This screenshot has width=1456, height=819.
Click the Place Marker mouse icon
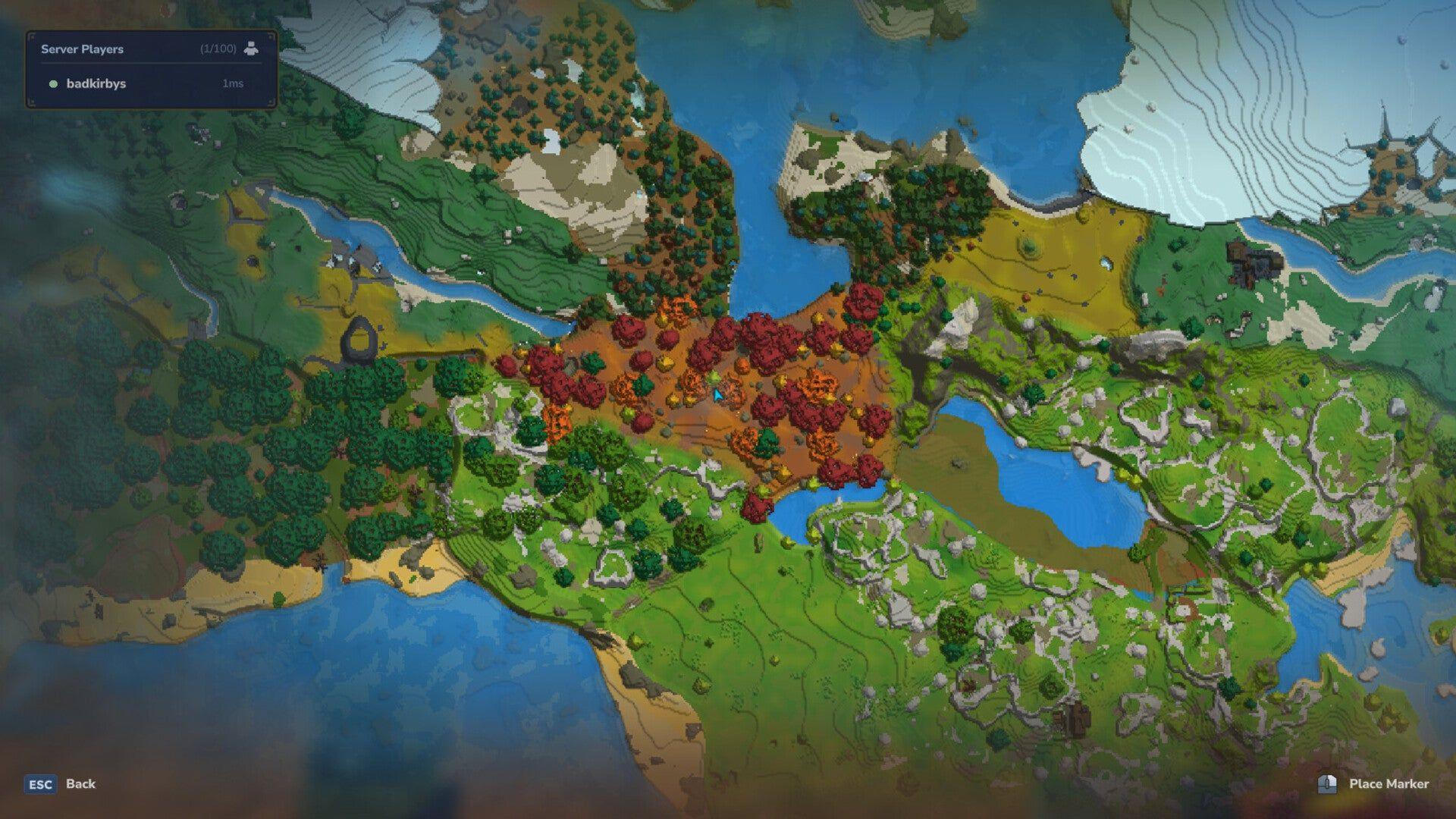(1327, 785)
